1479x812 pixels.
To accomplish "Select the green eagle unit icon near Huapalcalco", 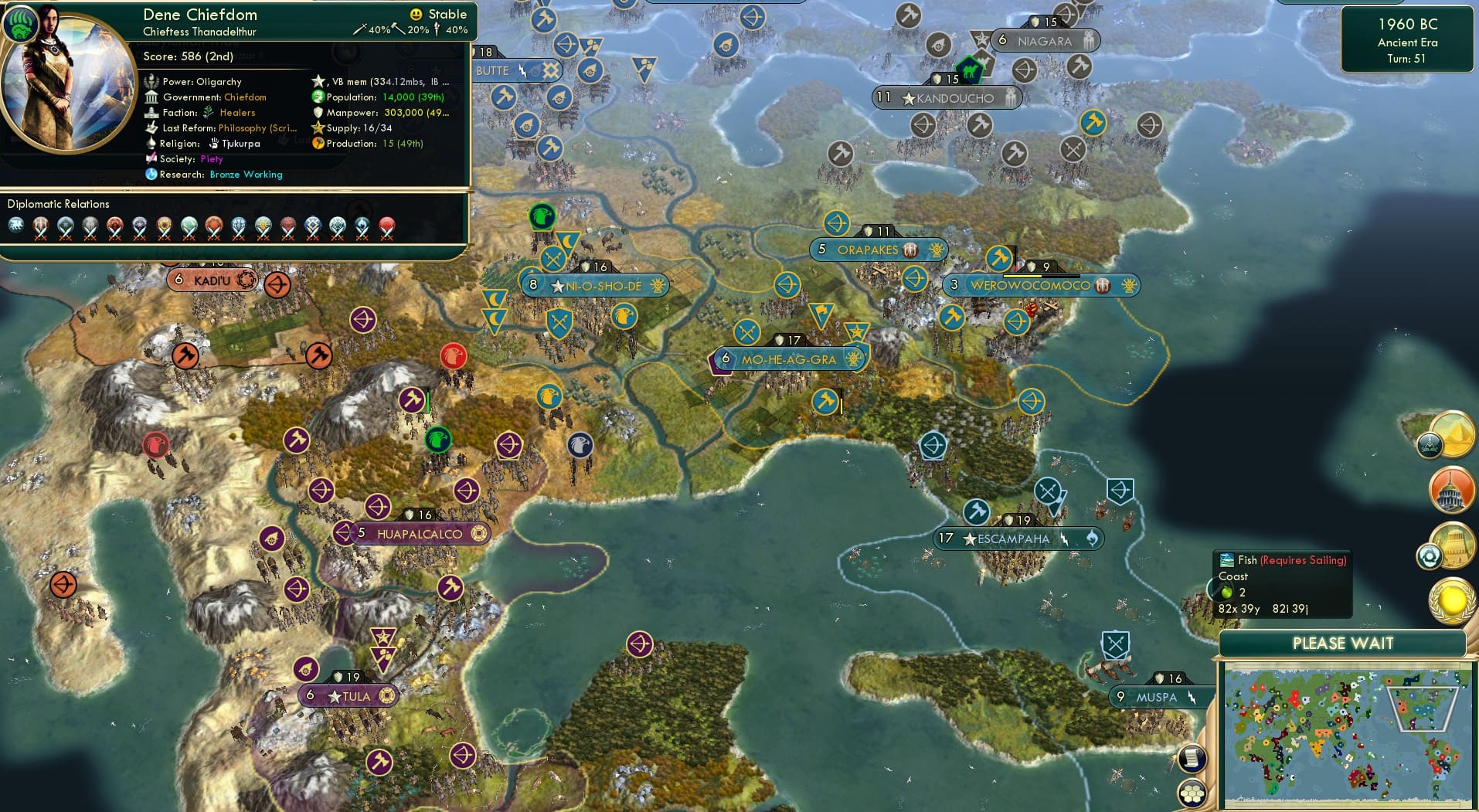I will pos(439,440).
